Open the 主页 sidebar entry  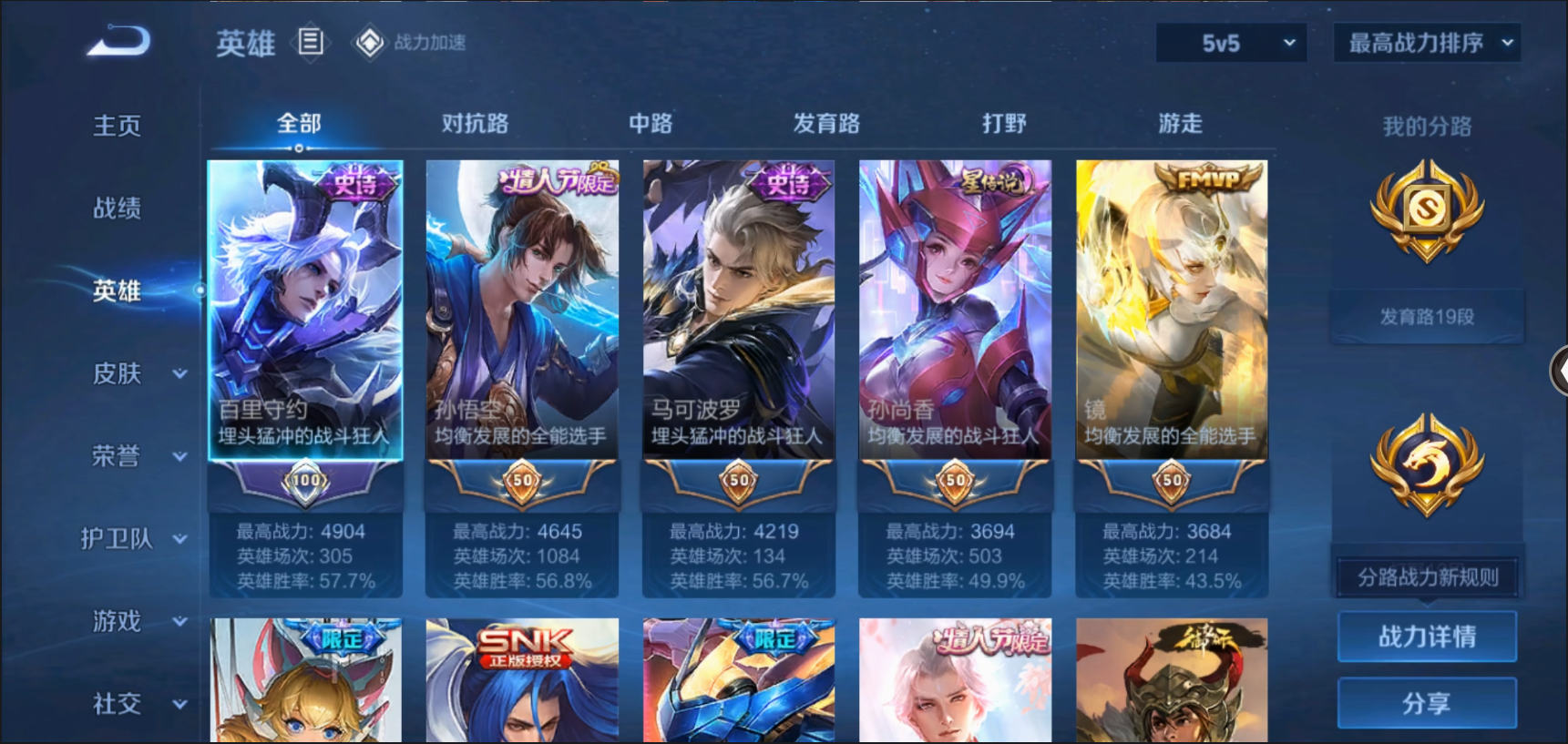[x=118, y=126]
